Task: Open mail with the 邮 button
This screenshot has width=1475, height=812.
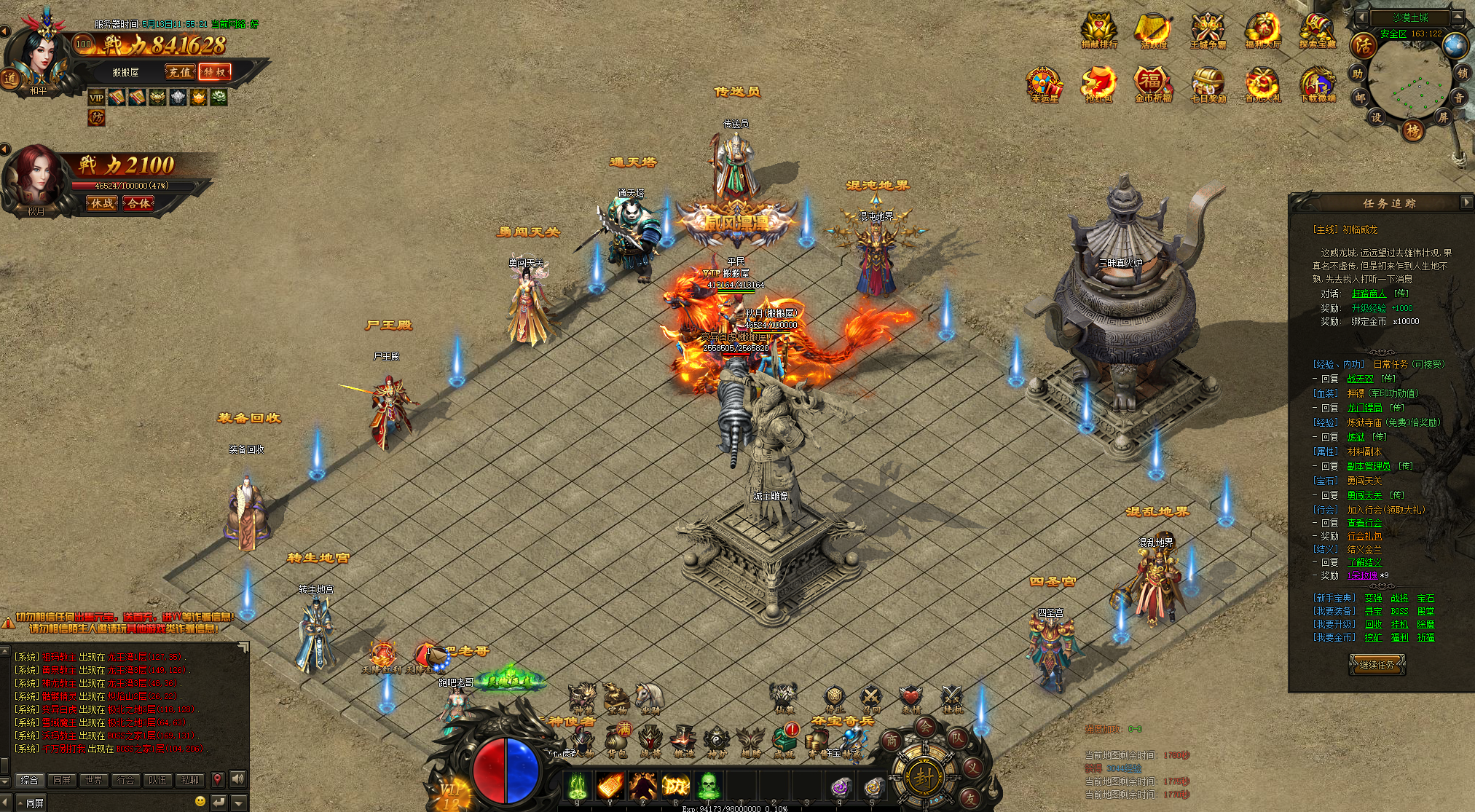Action: 1359,96
